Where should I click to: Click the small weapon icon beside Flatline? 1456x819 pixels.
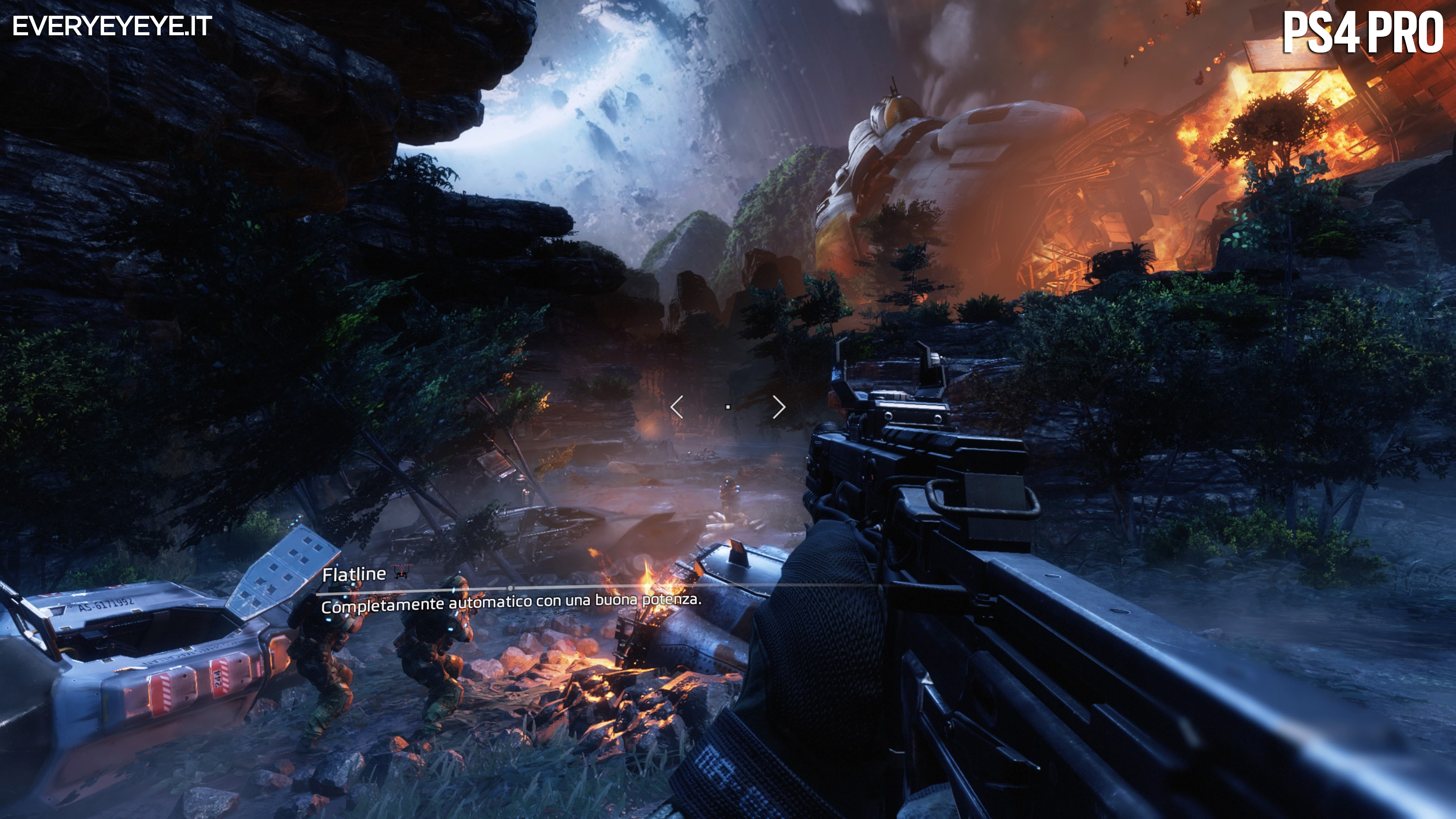pyautogui.click(x=402, y=572)
